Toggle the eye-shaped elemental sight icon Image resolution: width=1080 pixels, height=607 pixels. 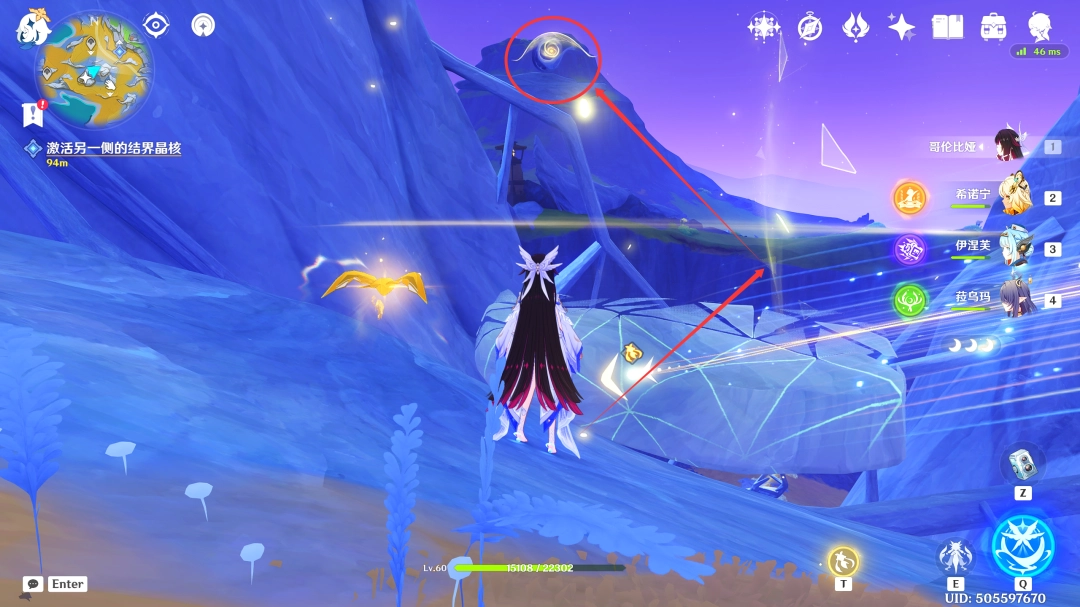coord(156,25)
